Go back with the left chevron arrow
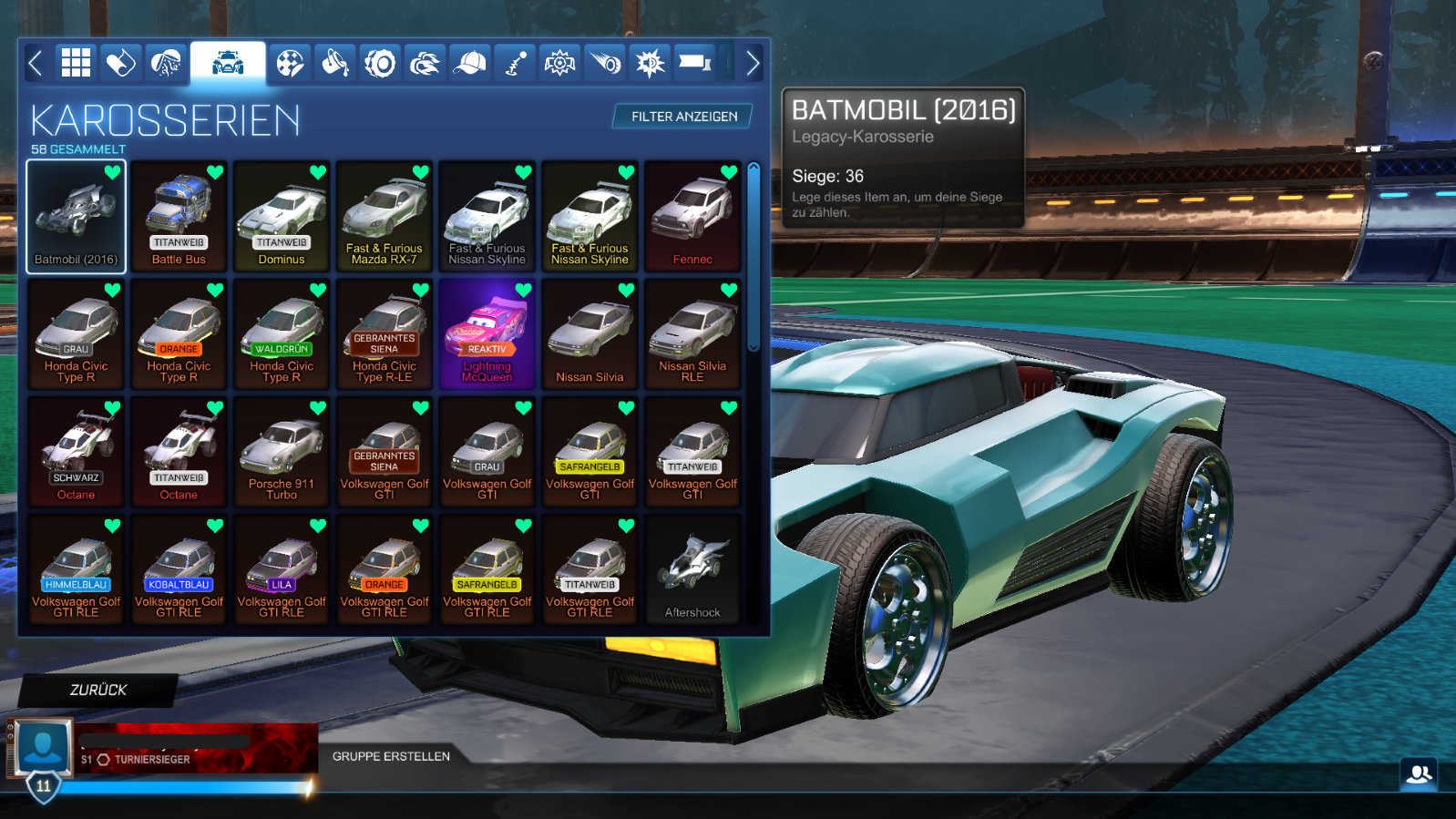Screen dimensions: 1456x819 coord(35,62)
